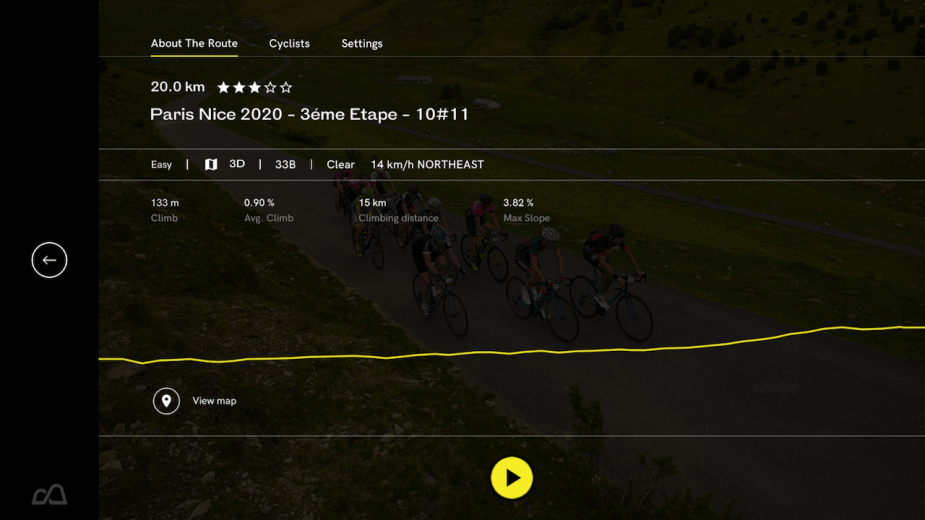
Task: Go back with the left arrow button
Action: click(49, 260)
